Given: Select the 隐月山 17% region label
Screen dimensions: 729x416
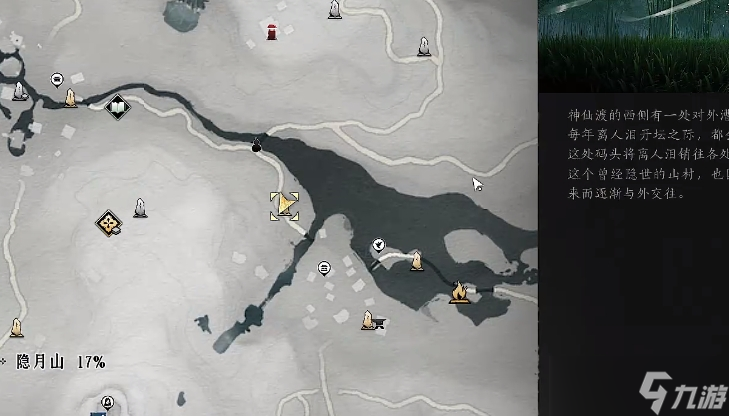Looking at the screenshot, I should pos(60,362).
